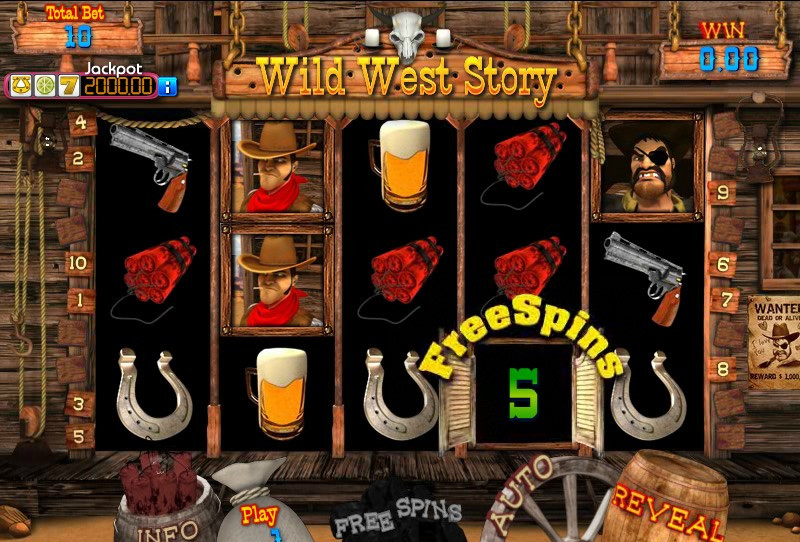Choose payline number 1 marker

pyautogui.click(x=80, y=299)
